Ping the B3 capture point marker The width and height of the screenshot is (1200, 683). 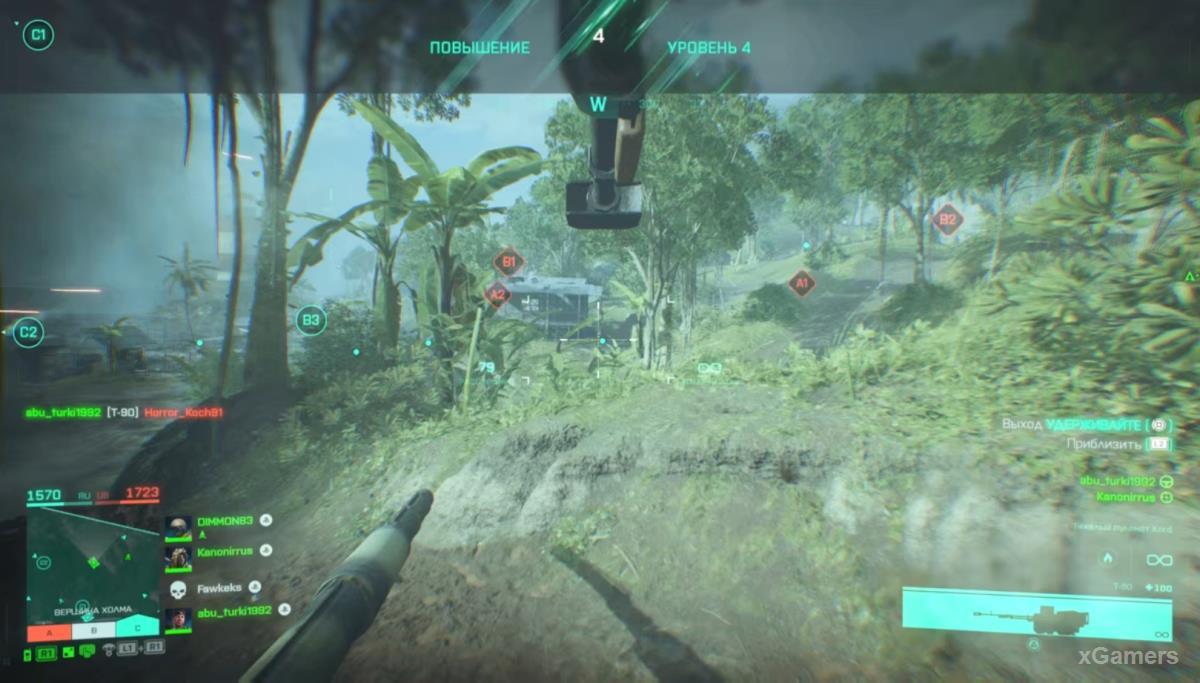[311, 320]
